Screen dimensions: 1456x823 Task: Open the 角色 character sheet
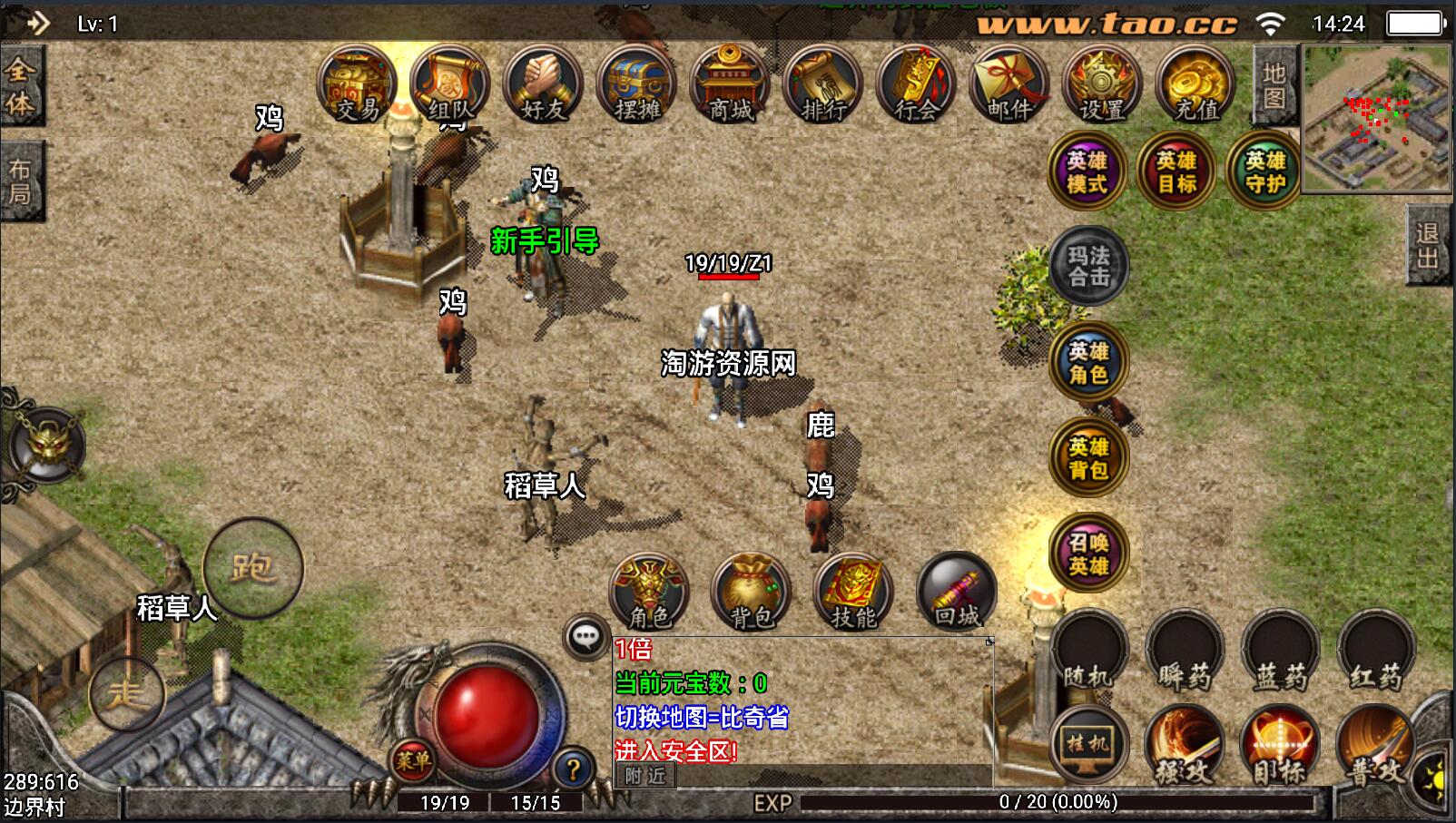(x=650, y=593)
